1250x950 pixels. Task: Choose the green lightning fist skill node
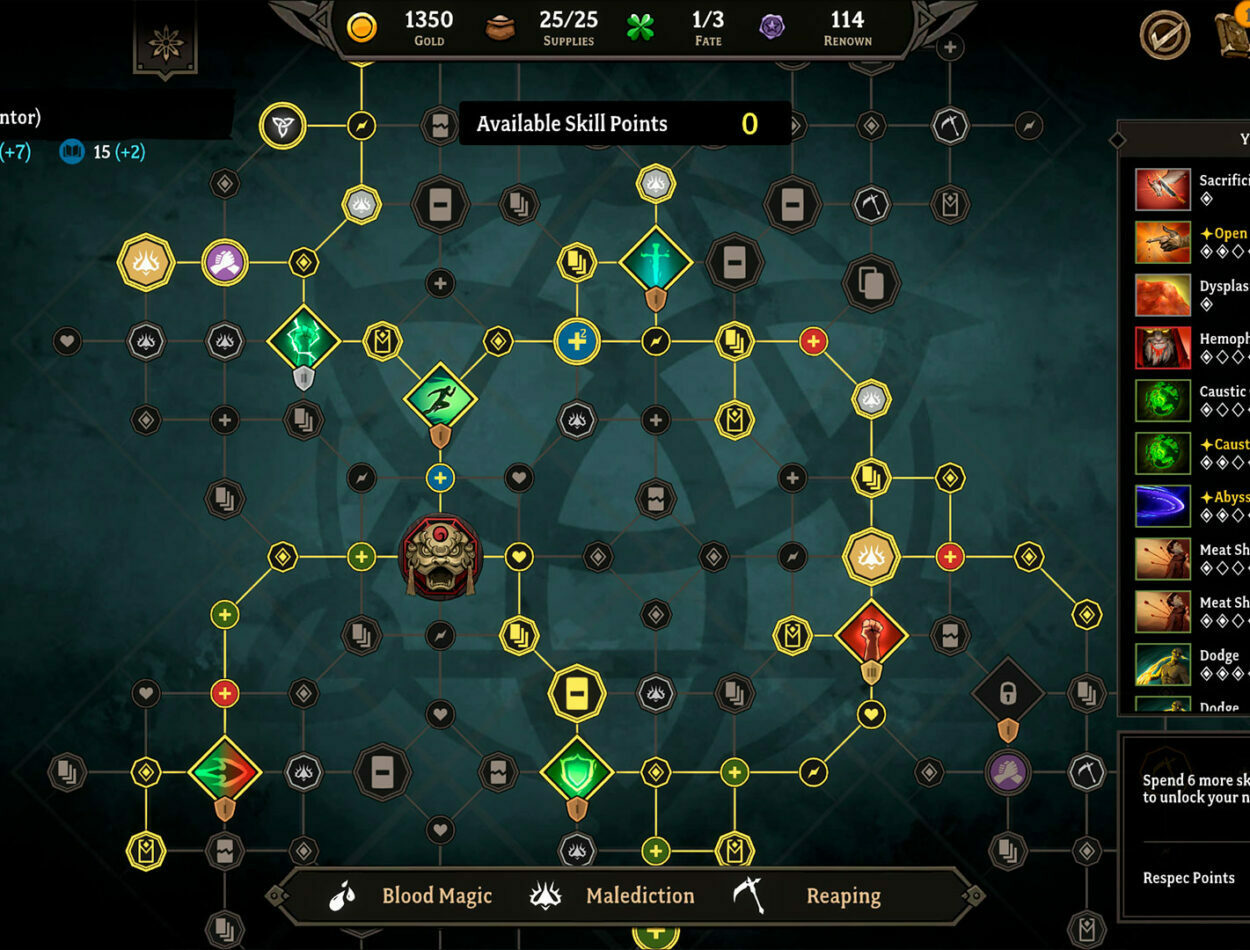pyautogui.click(x=304, y=341)
